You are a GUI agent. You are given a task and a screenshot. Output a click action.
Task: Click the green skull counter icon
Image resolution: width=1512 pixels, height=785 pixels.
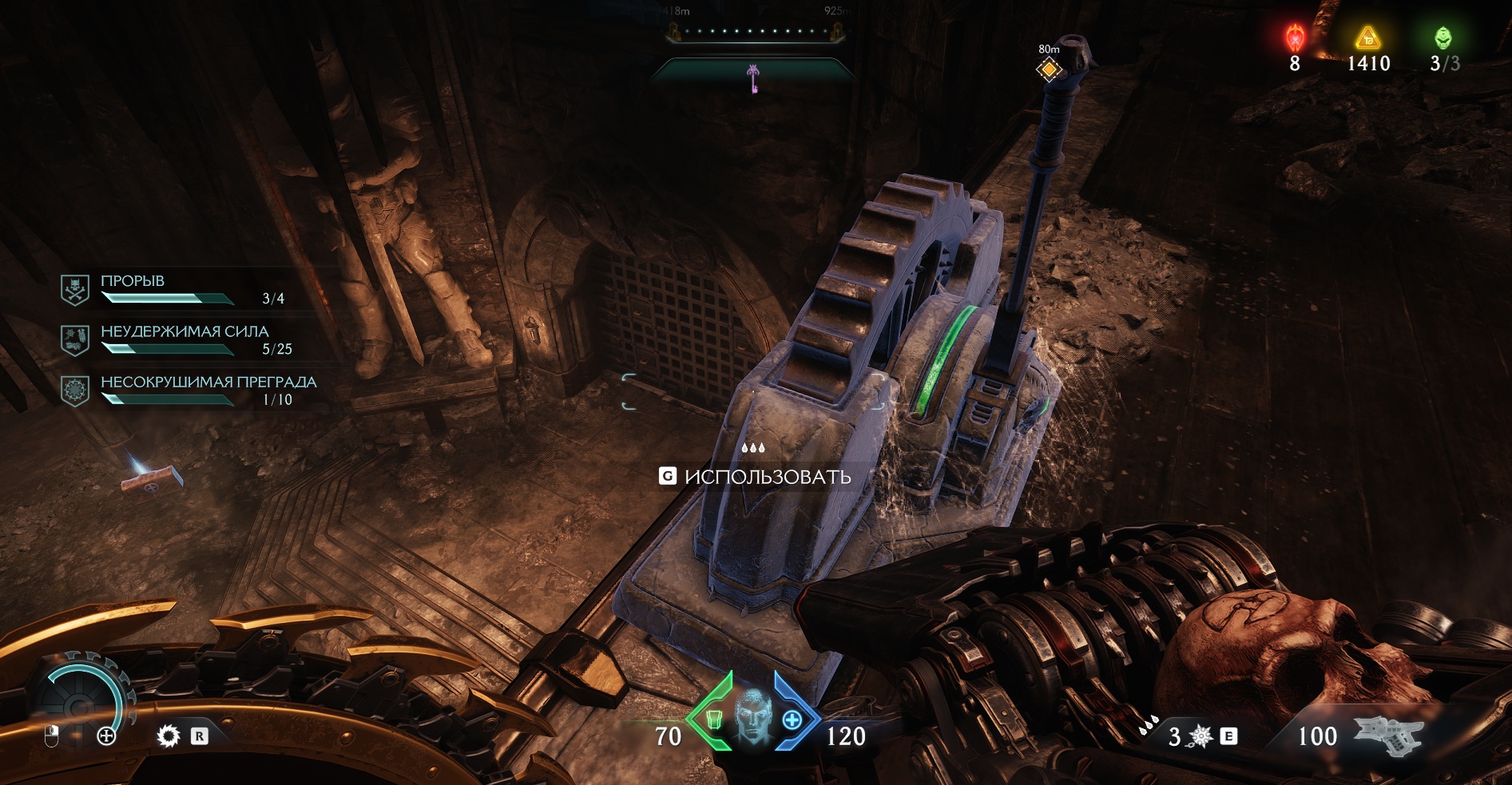(x=1443, y=38)
